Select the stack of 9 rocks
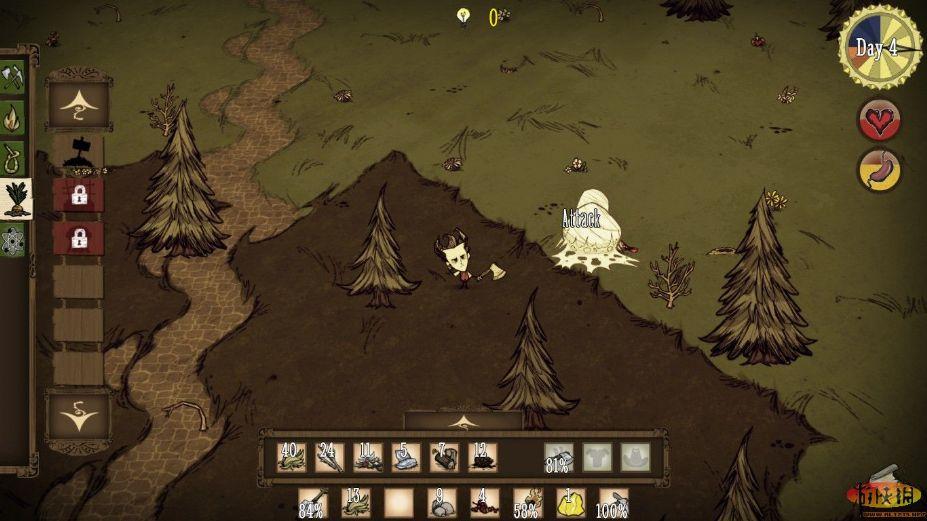The image size is (927, 521). point(442,502)
